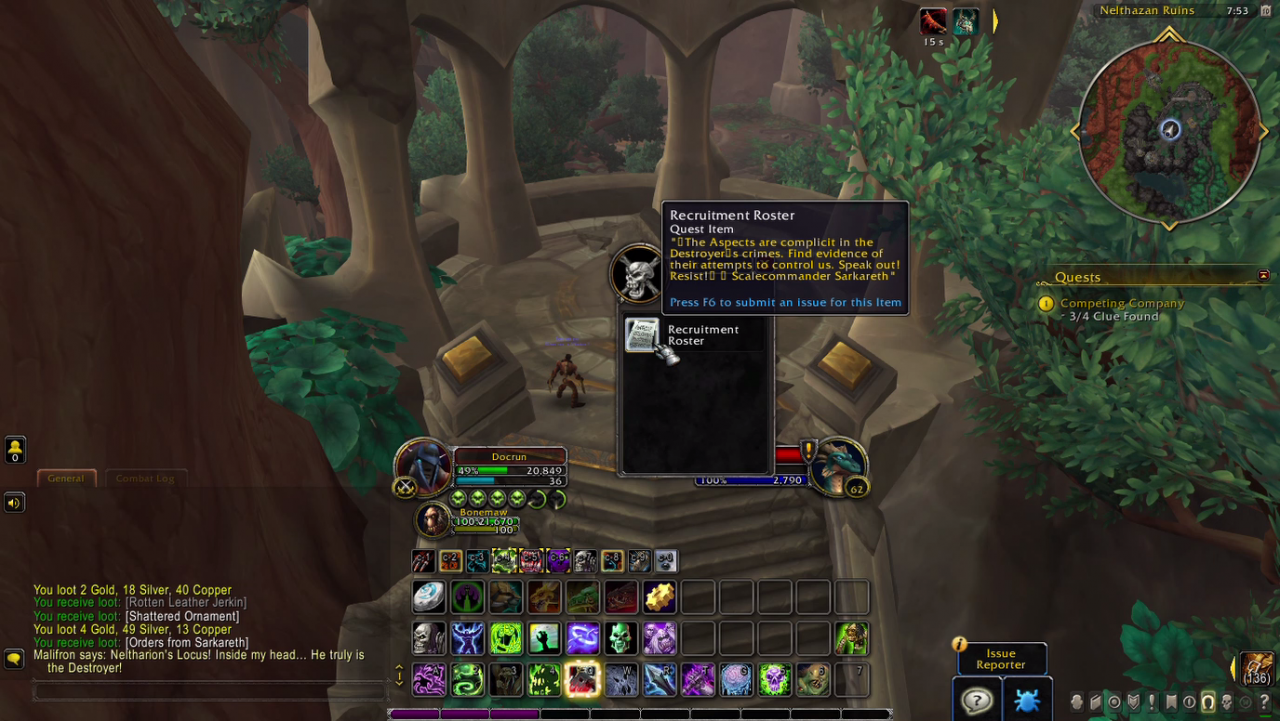Select the Docrun player portrait
This screenshot has height=721, width=1280.
click(x=424, y=467)
